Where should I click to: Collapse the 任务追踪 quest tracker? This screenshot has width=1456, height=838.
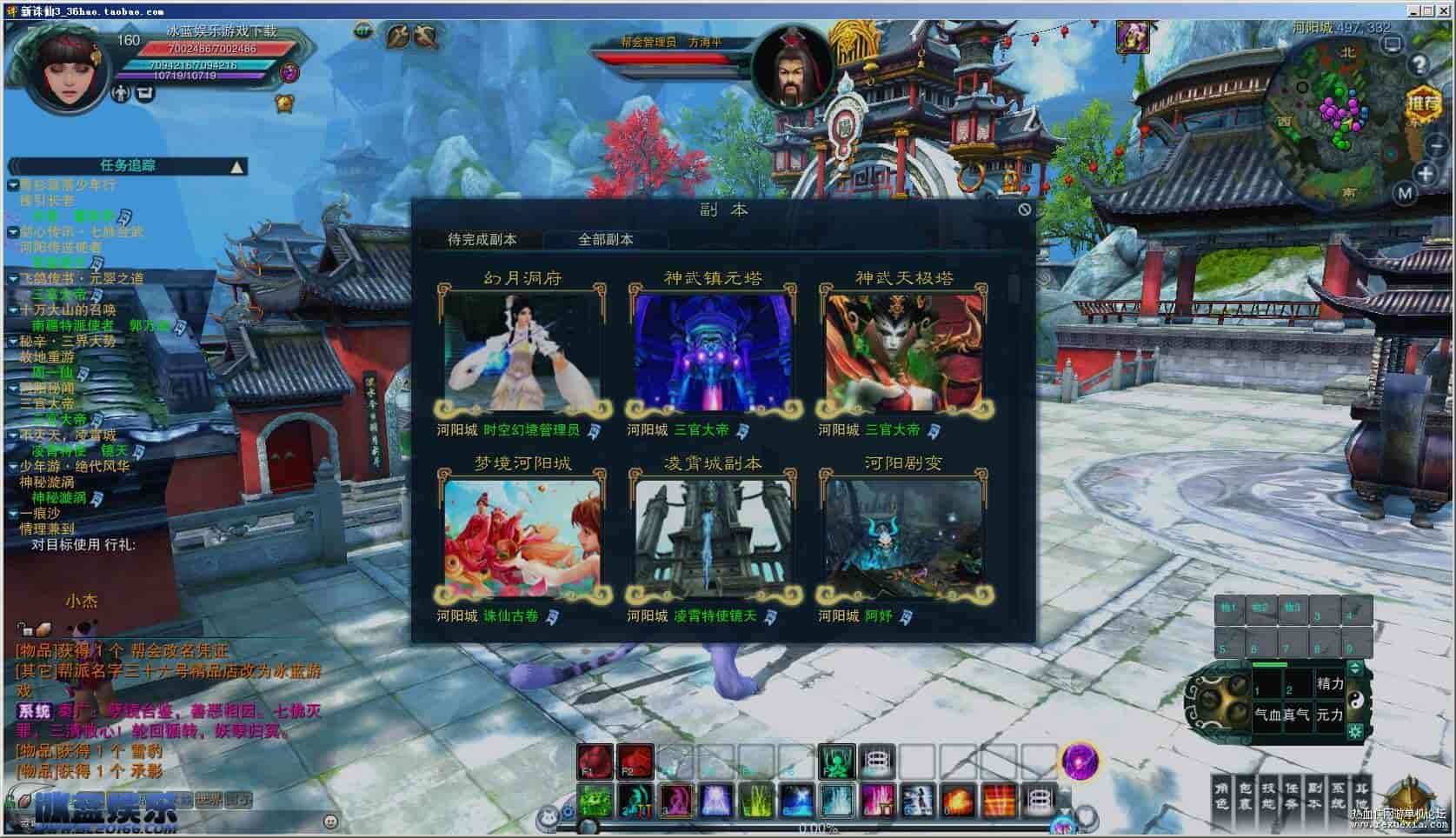(x=236, y=166)
